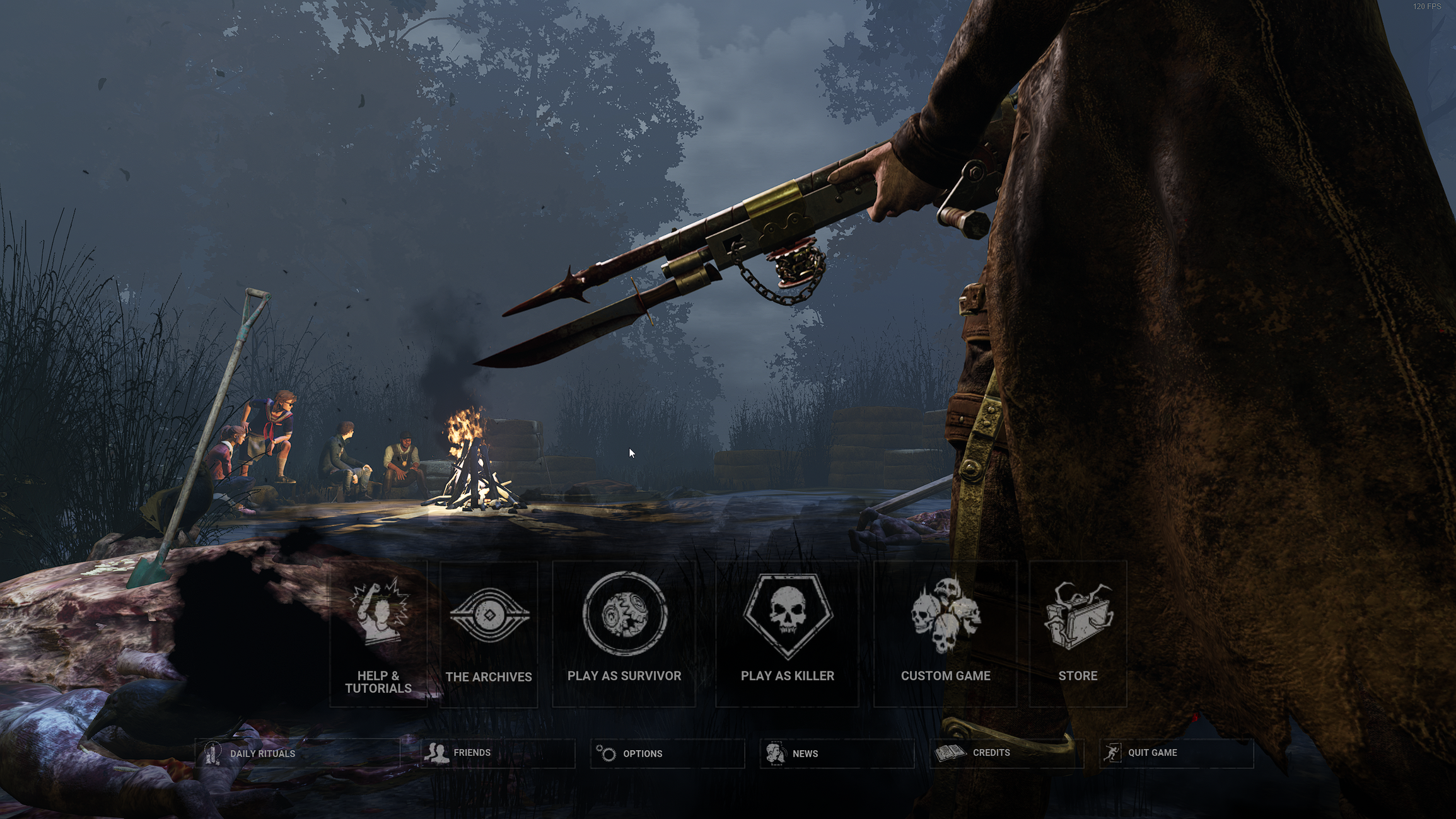Image resolution: width=1456 pixels, height=819 pixels.
Task: Click the Quit Game running figure icon
Action: (x=1113, y=752)
